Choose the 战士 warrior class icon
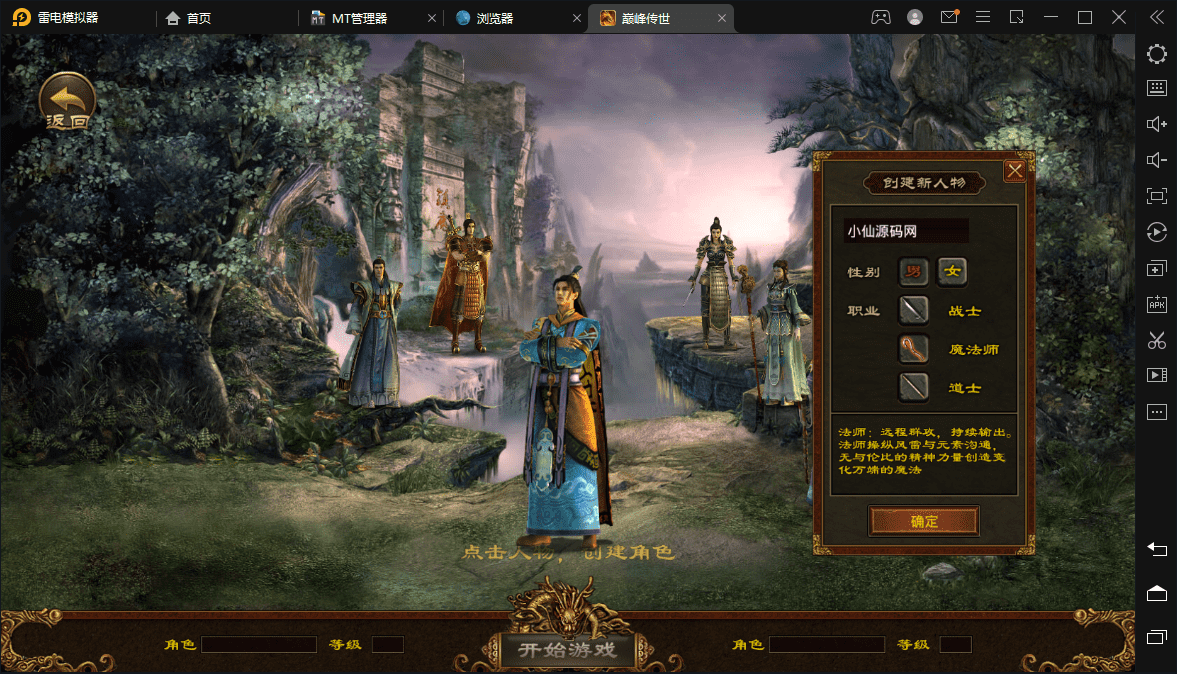The height and width of the screenshot is (674, 1177). tap(913, 310)
